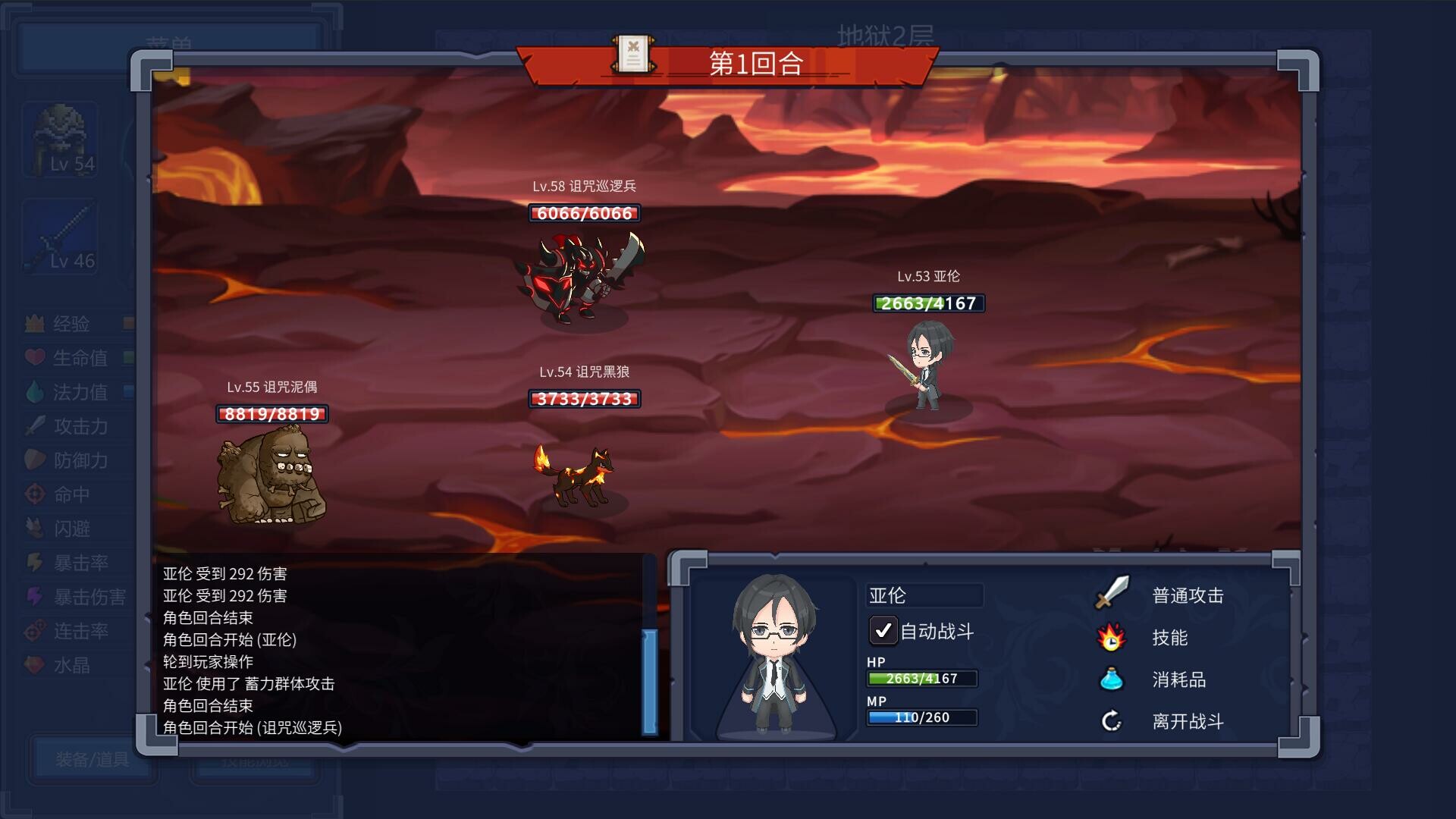Click the Lv.46 sword equipment icon

59,235
